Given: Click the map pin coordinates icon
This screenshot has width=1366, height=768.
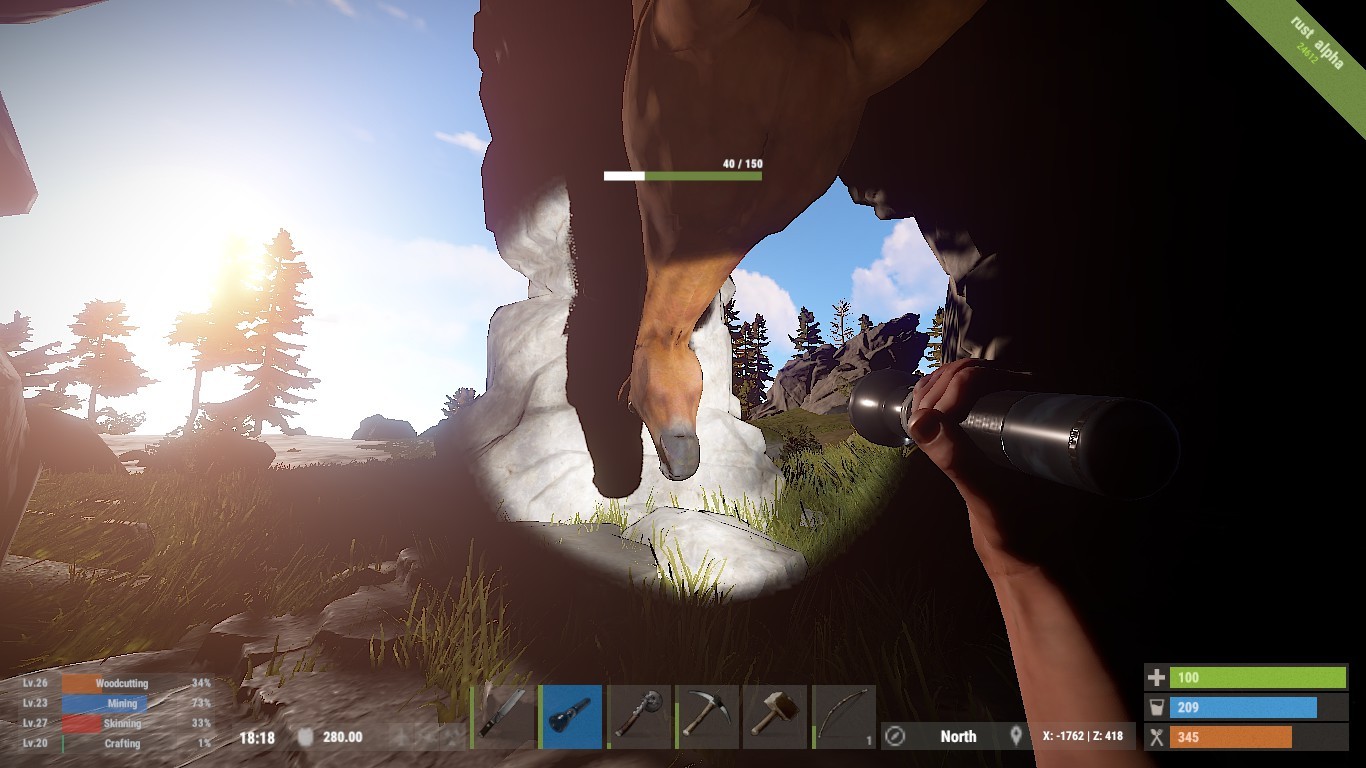Looking at the screenshot, I should 1018,736.
